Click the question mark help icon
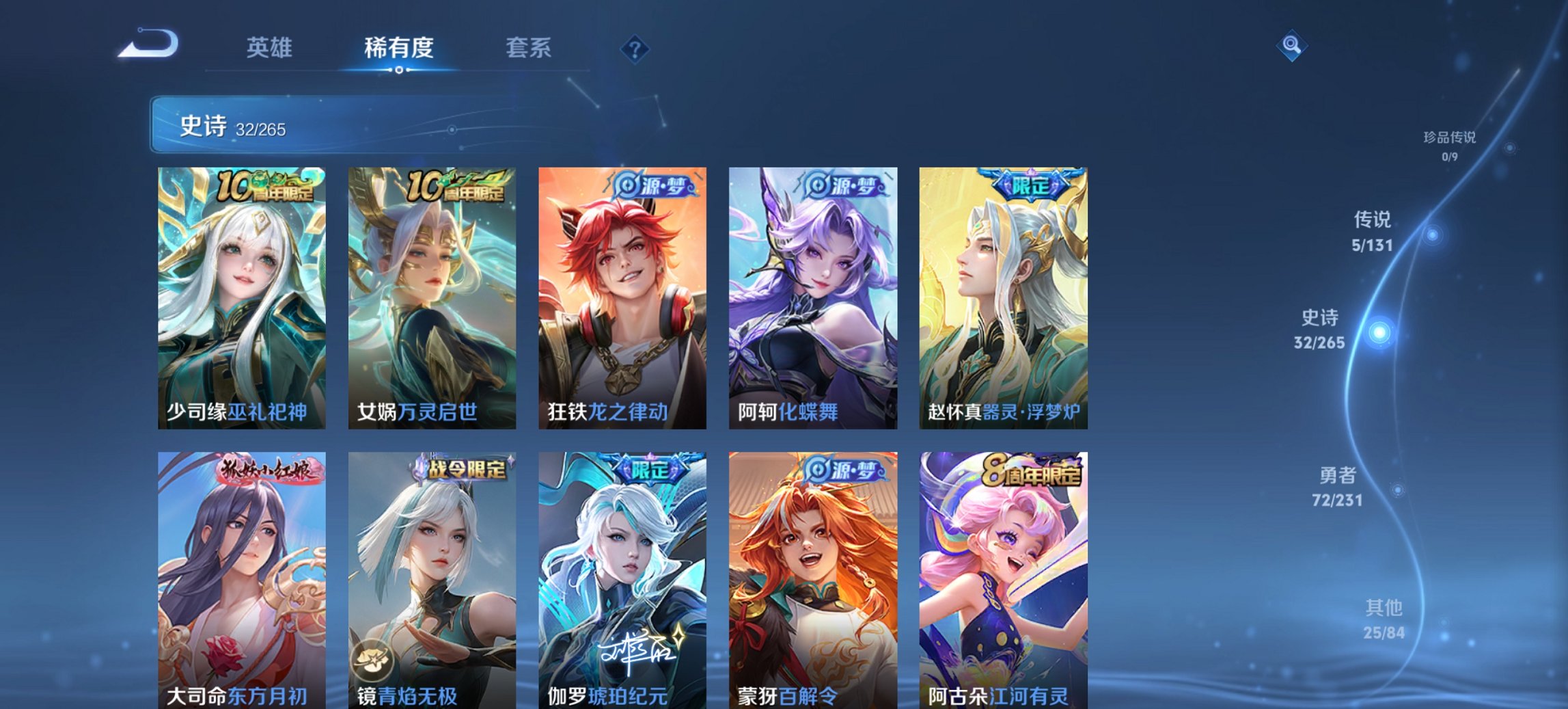Viewport: 1568px width, 709px height. click(634, 47)
